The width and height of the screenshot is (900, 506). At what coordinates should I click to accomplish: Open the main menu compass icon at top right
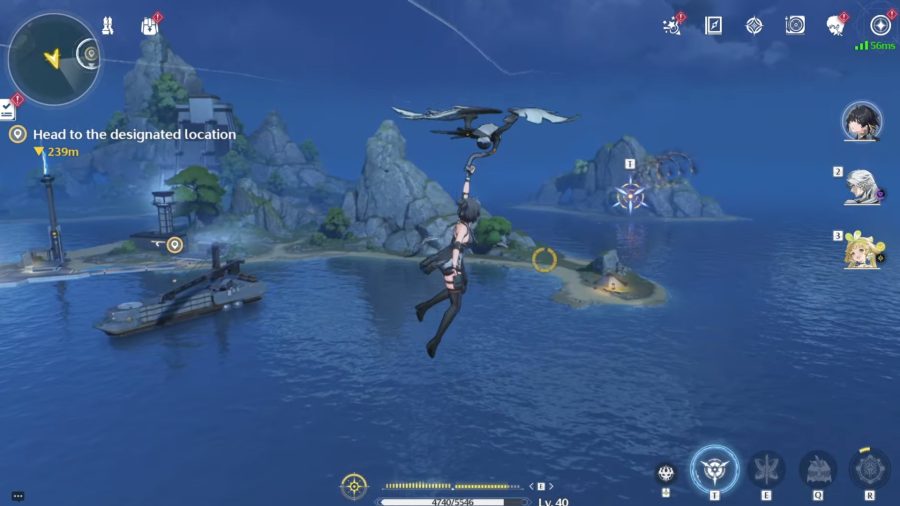tap(880, 26)
